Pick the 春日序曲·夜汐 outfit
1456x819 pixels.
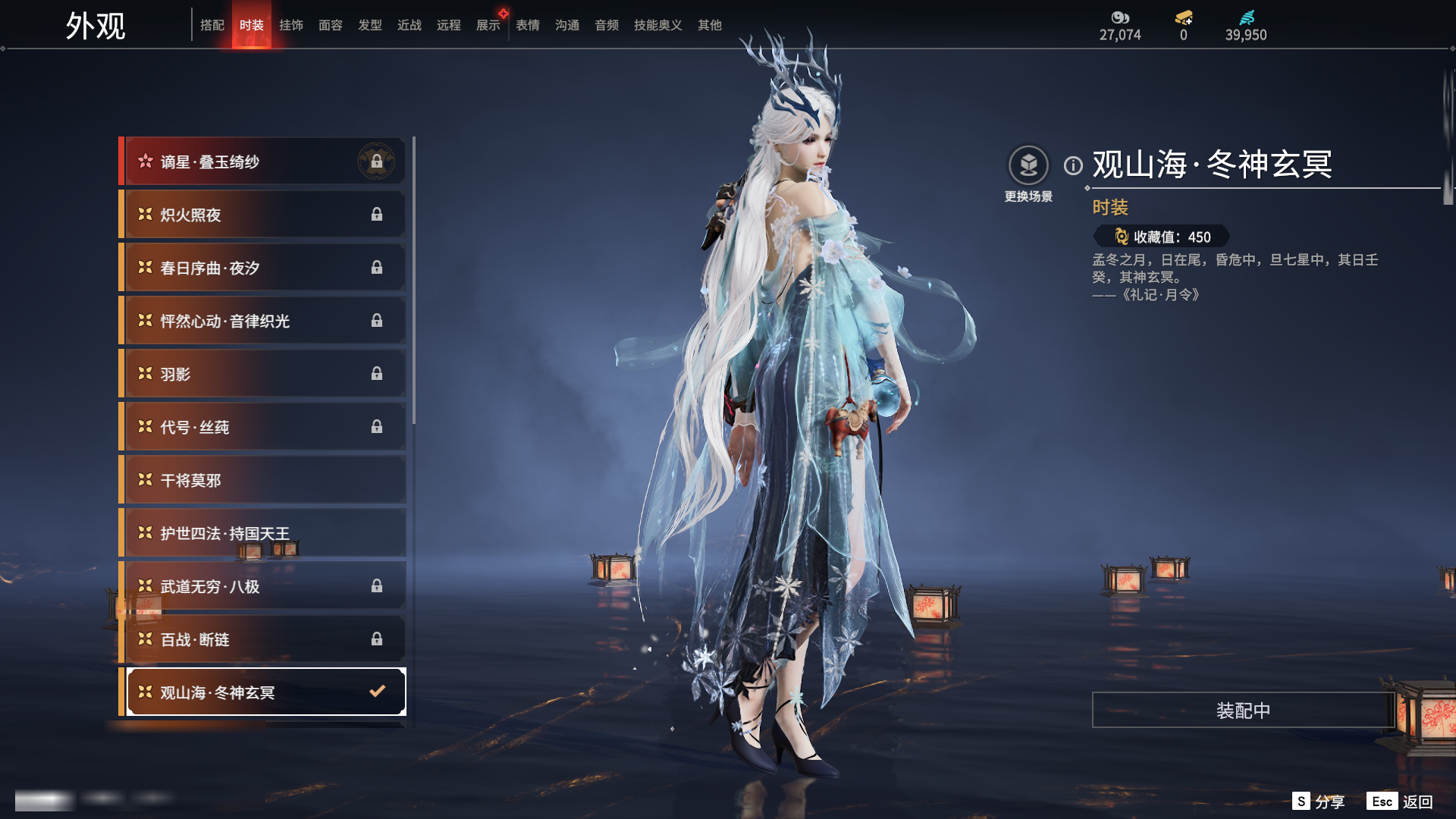[x=262, y=268]
